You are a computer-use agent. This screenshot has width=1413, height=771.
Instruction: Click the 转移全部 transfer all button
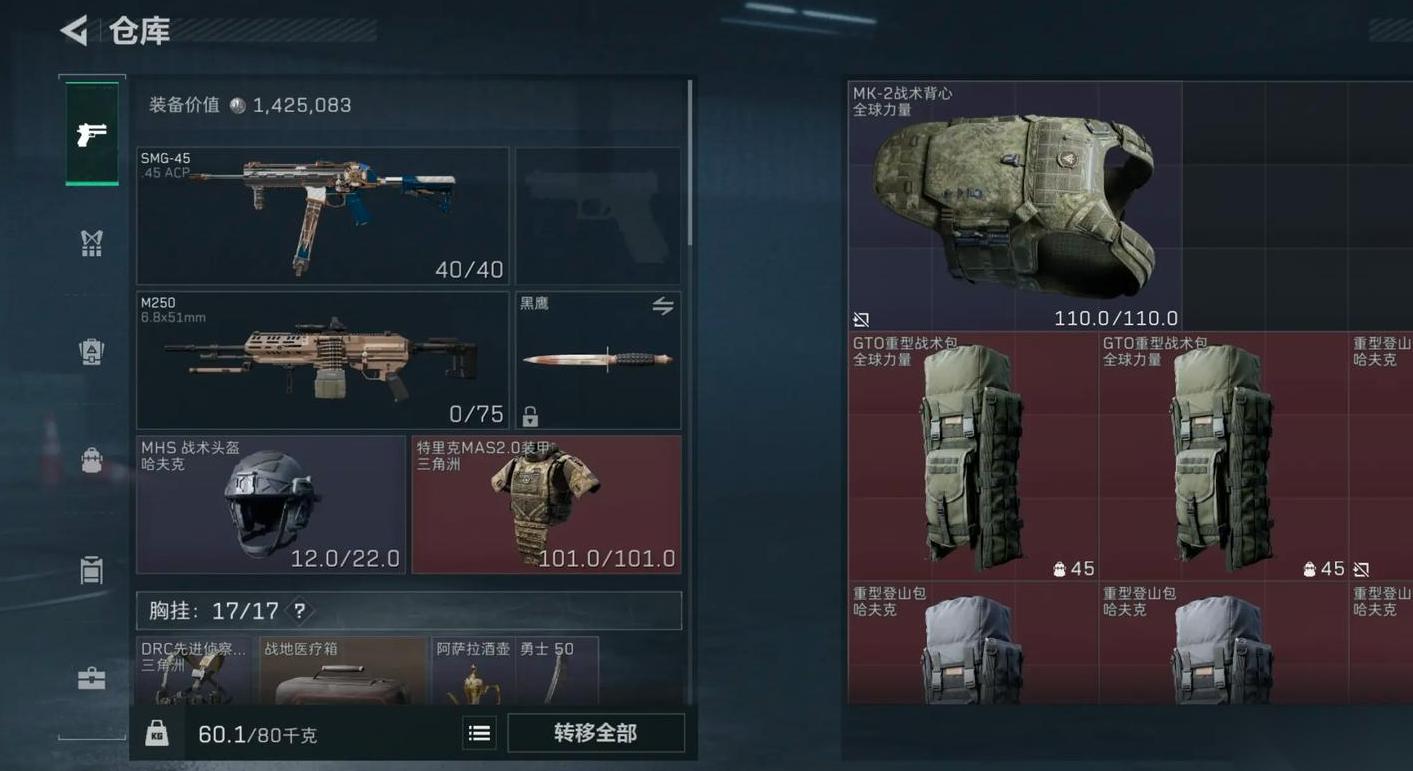click(595, 733)
